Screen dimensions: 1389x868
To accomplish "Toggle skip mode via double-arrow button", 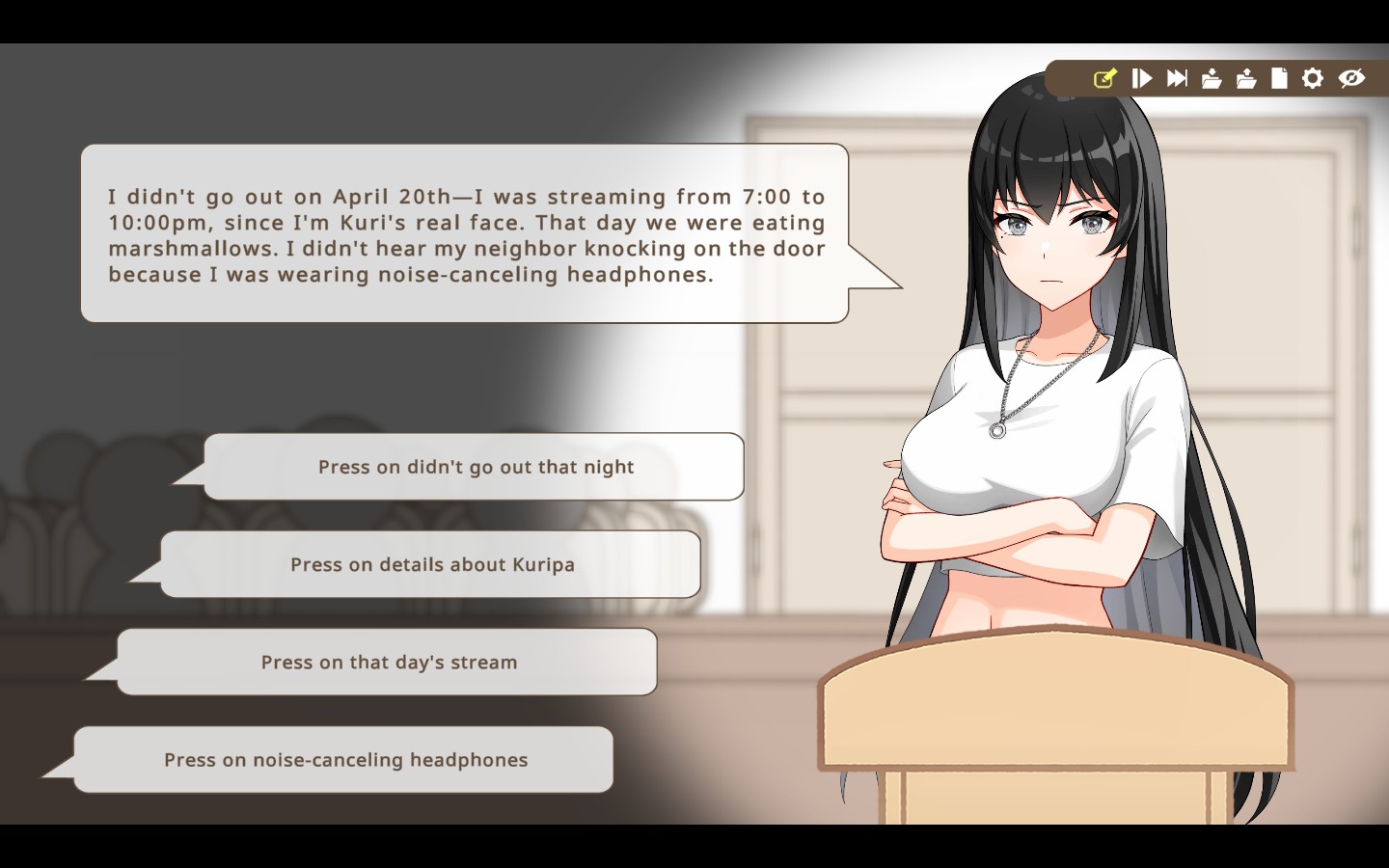I will (x=1176, y=78).
